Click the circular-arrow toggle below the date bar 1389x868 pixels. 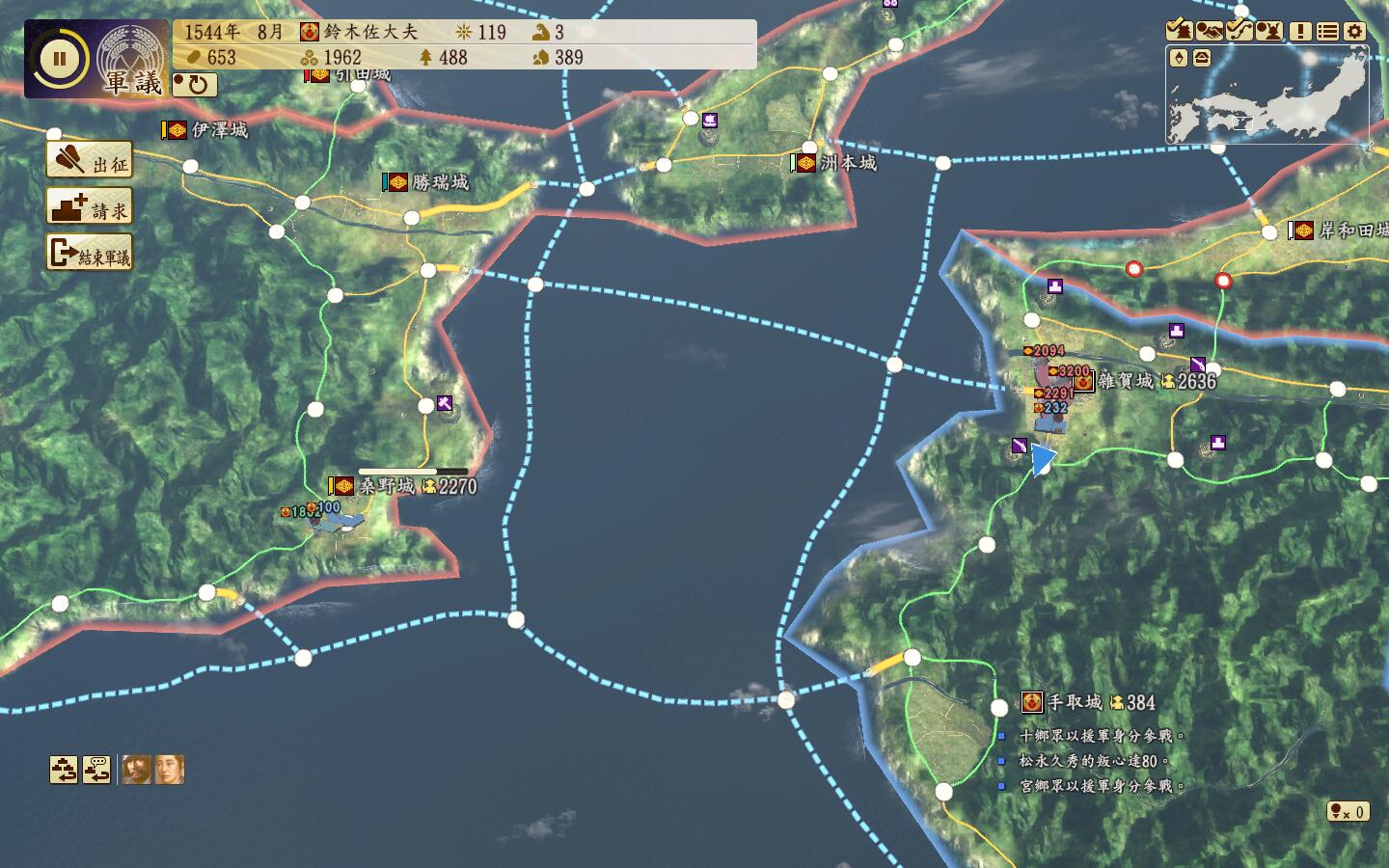pos(195,85)
